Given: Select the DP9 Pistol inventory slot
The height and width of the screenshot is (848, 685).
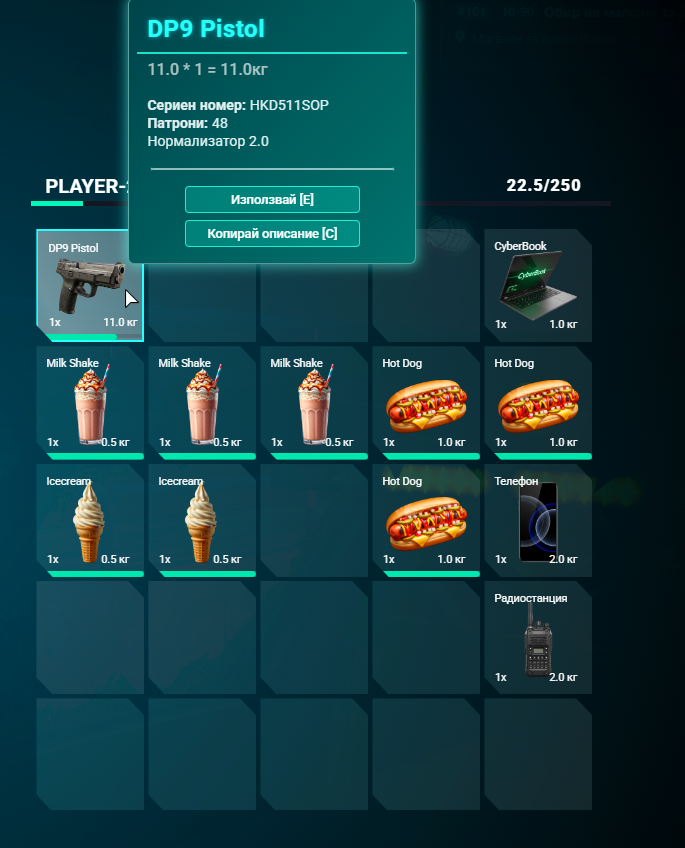Looking at the screenshot, I should coord(89,285).
